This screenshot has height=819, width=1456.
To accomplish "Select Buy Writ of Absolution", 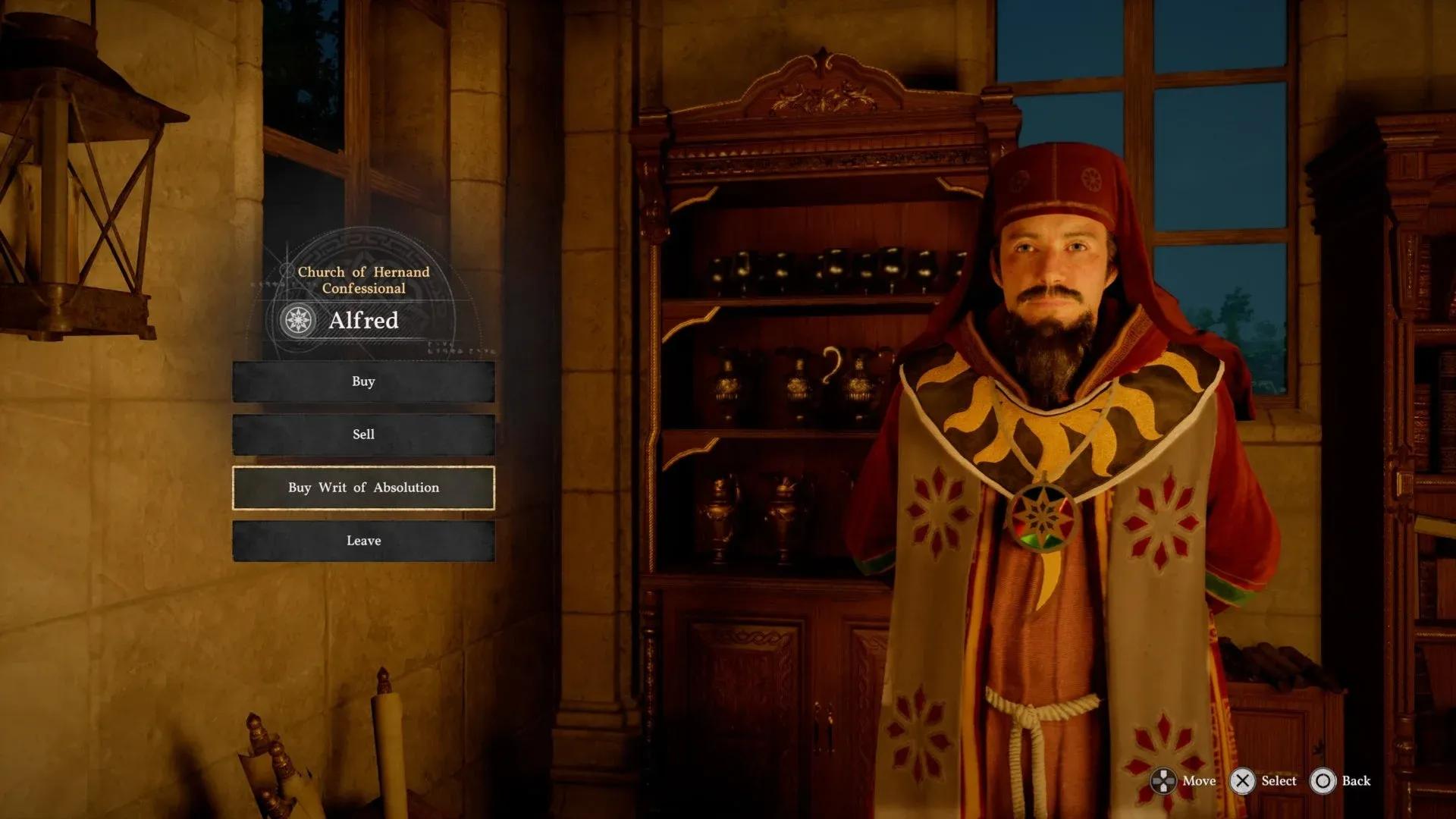I will tap(363, 488).
